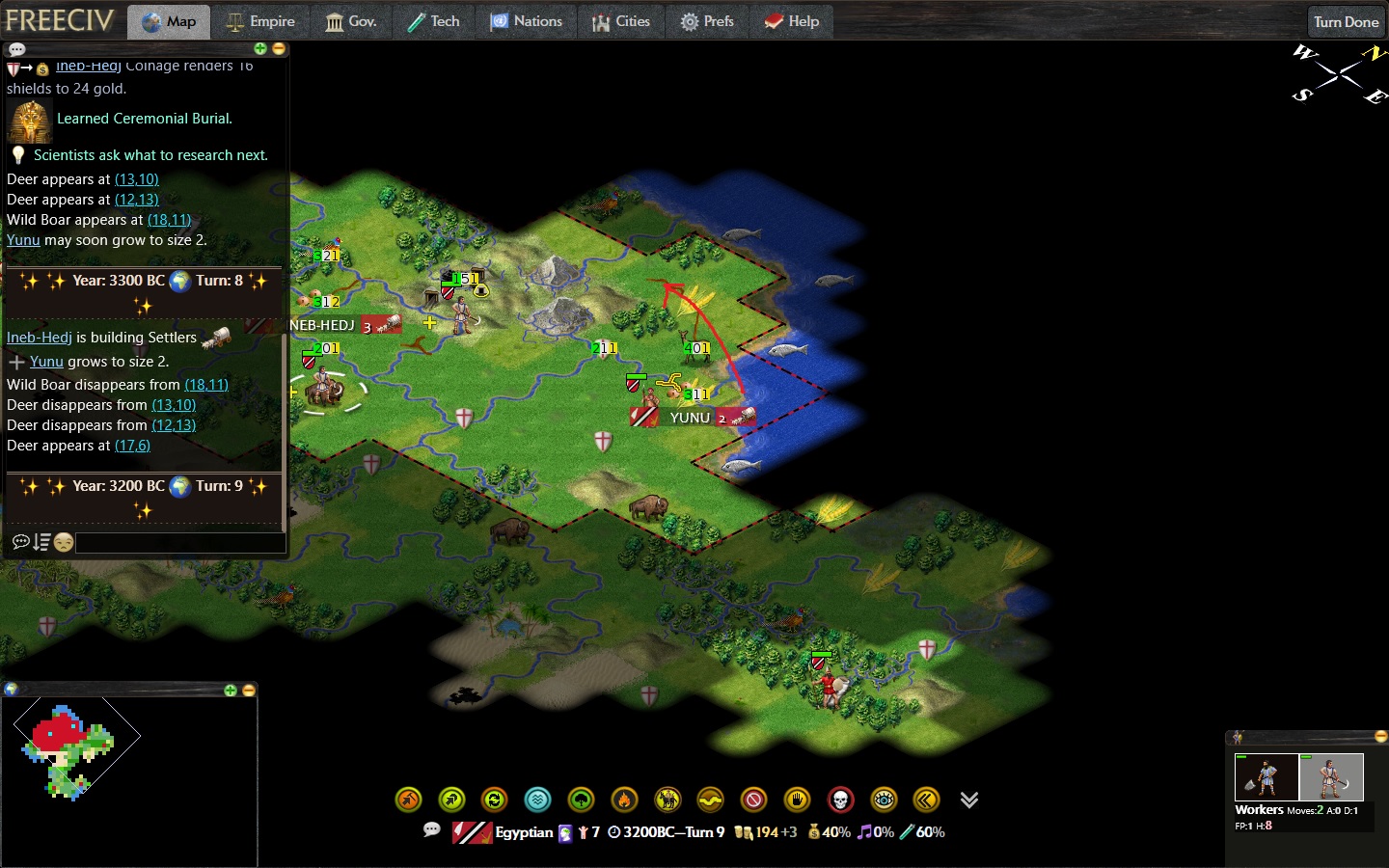This screenshot has height=868, width=1389.
Task: Click the Turn Done button
Action: [1346, 22]
